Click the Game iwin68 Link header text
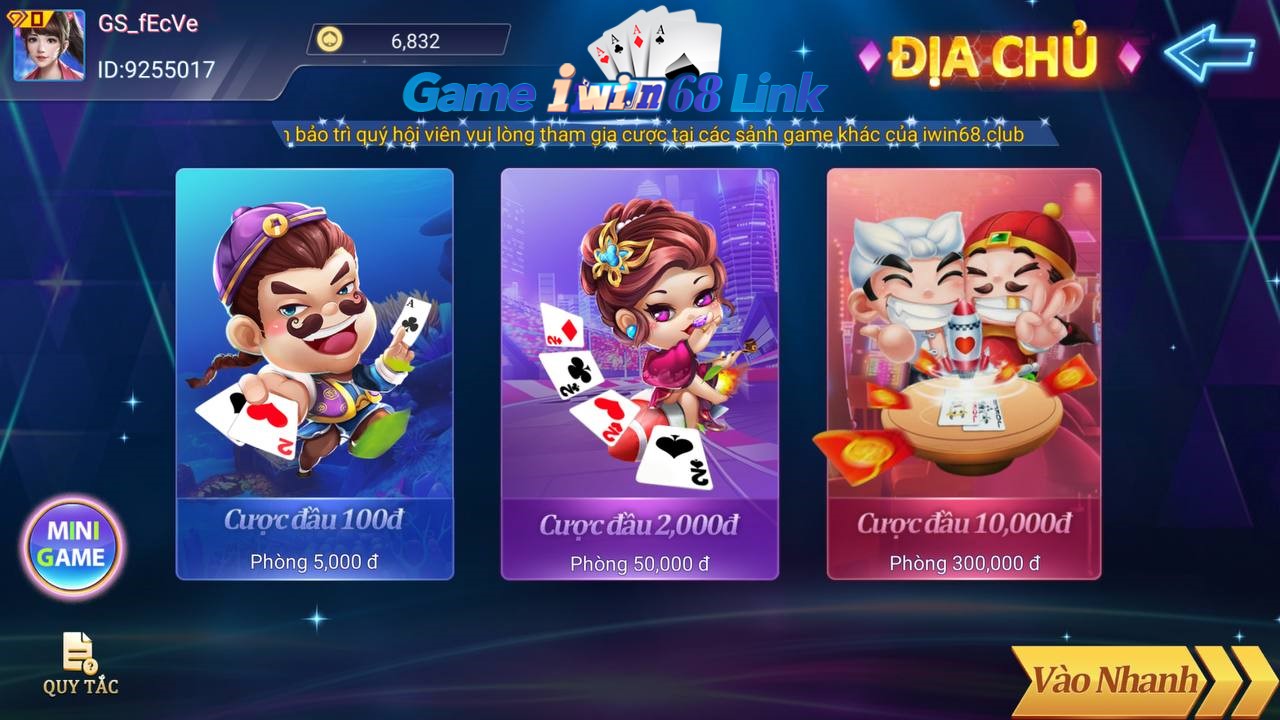 (x=617, y=92)
